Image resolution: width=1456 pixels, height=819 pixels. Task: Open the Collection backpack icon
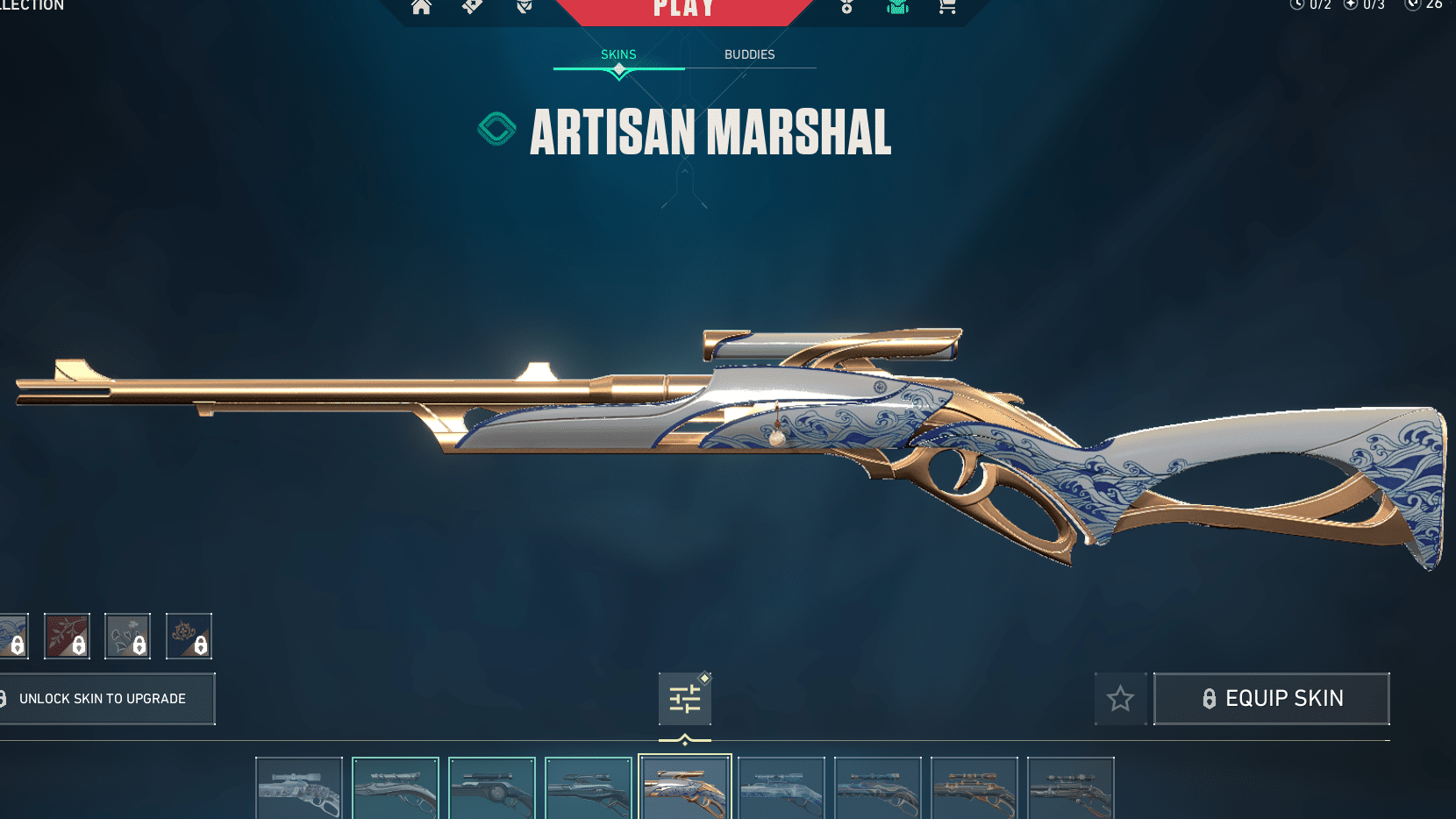(x=896, y=7)
